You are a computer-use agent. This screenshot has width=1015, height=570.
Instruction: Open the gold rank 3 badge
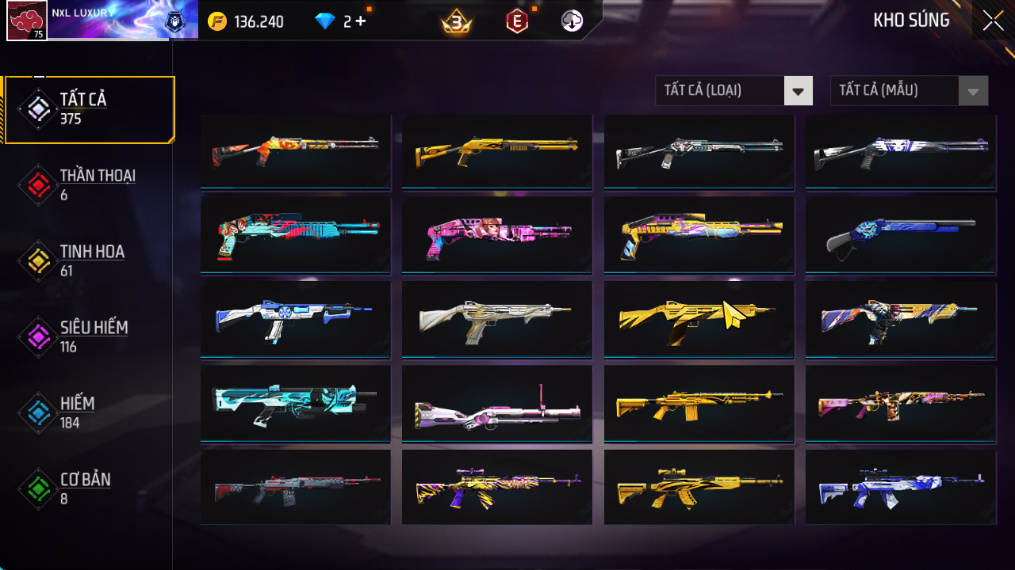pos(457,21)
